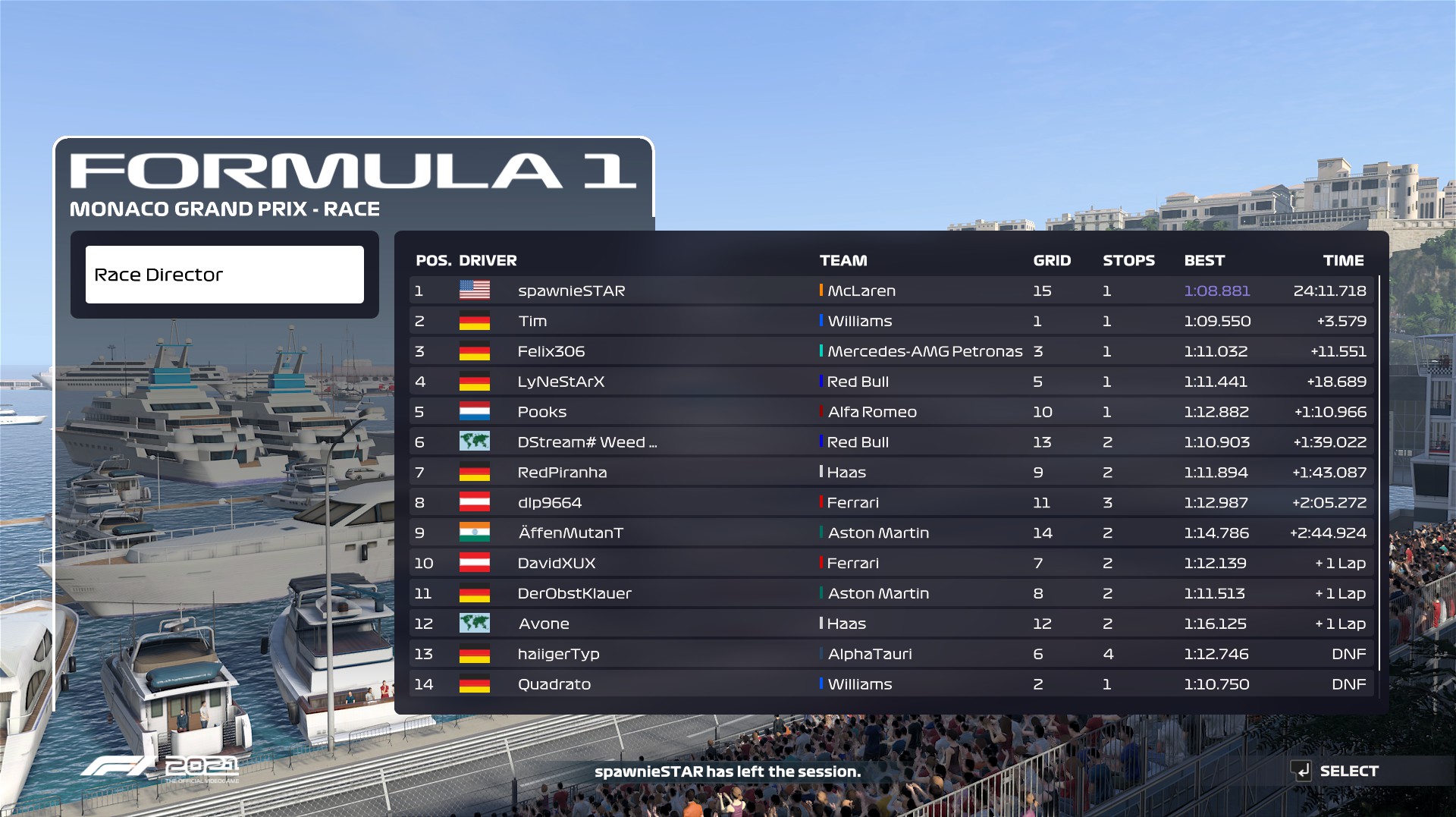The width and height of the screenshot is (1456, 817).
Task: Select the Pooks Alfa Romeo row
Action: (892, 412)
